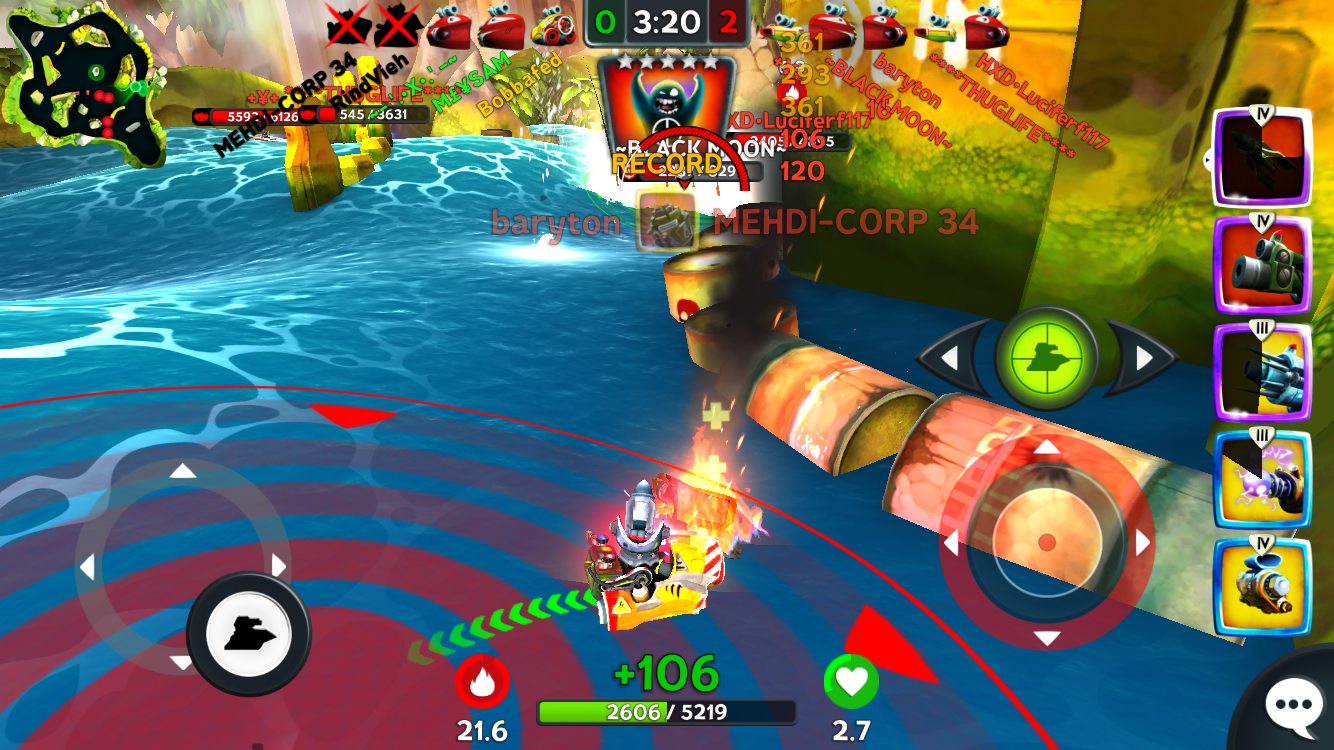Activate the purple lightning tesla item
Viewport: 1334px width, 750px height.
coord(1262,479)
